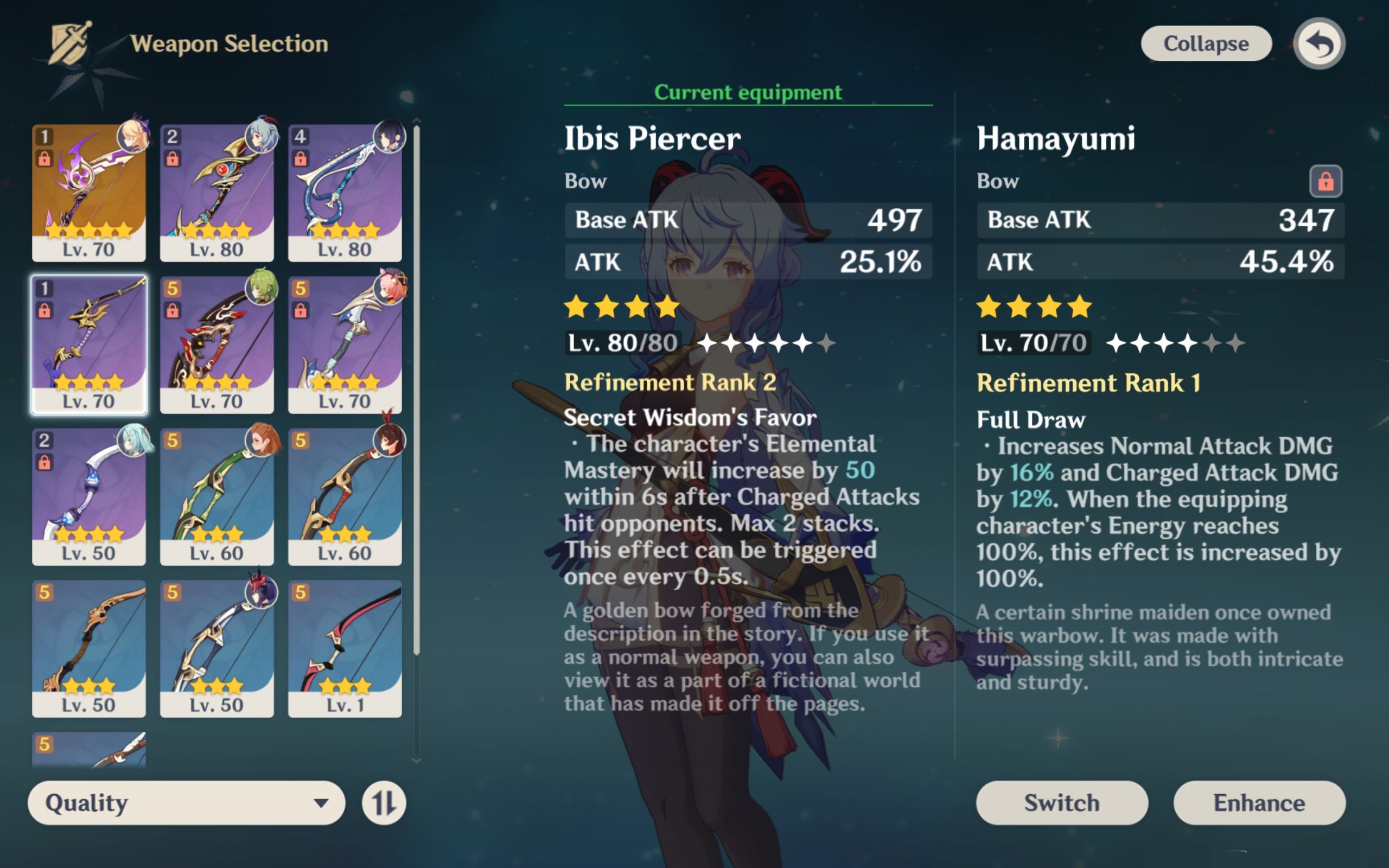
Task: Click the blue-haired character portrait on the Lv. 80 bow
Action: tap(261, 137)
